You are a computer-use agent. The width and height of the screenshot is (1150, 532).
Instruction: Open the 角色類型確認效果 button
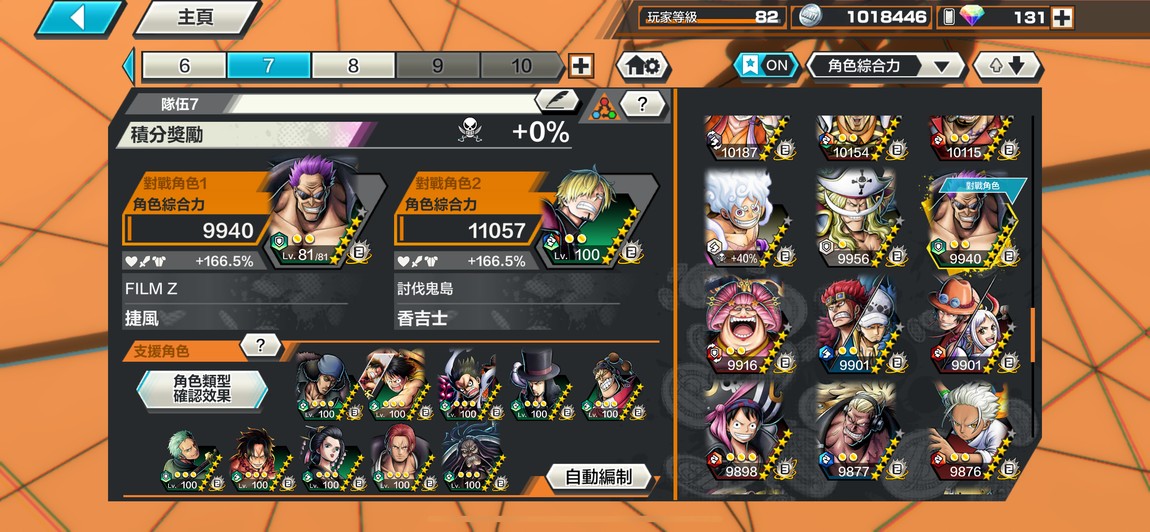coord(202,389)
